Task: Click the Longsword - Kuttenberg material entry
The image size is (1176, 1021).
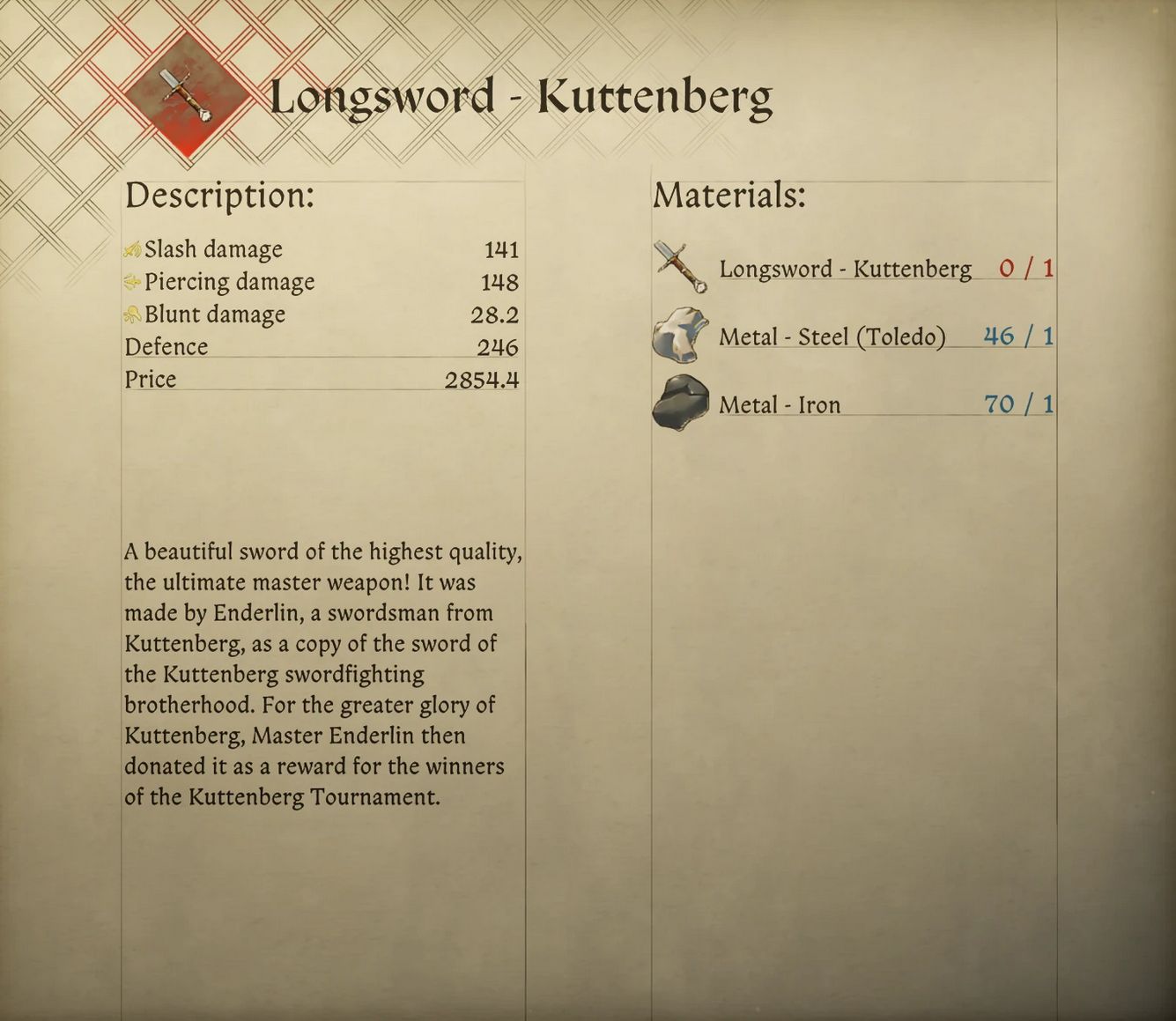Action: 844,269
